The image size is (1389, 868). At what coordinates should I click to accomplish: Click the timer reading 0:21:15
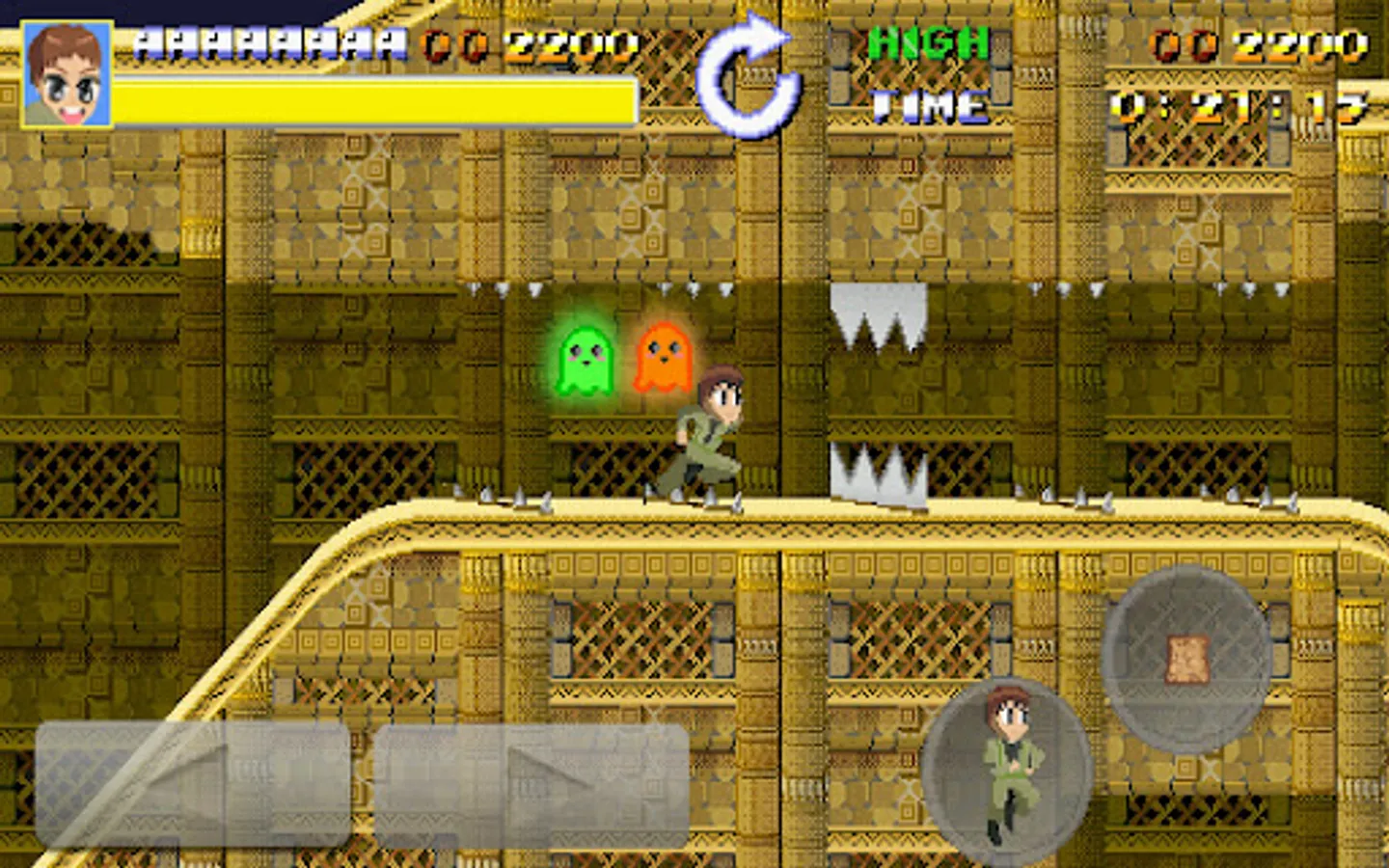1235,106
